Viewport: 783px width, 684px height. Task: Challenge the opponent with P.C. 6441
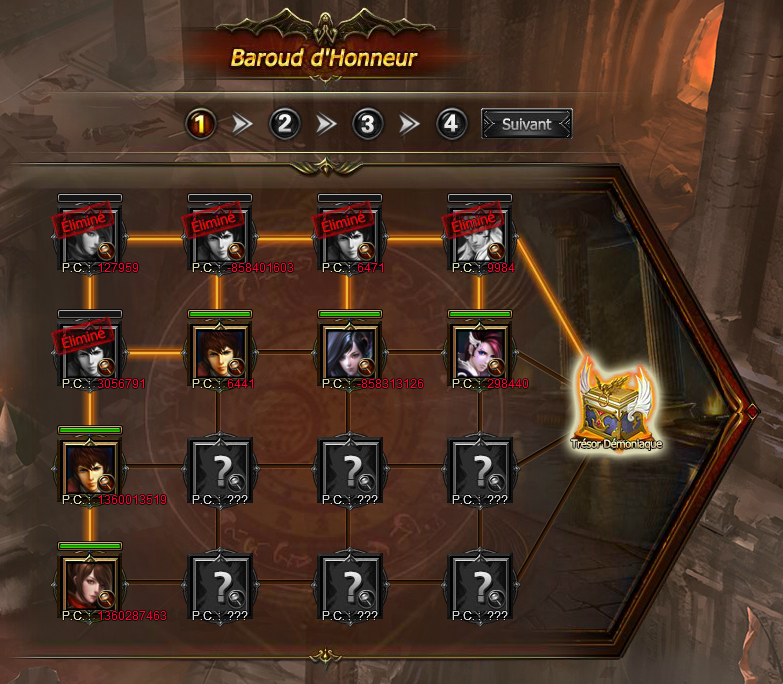click(218, 352)
